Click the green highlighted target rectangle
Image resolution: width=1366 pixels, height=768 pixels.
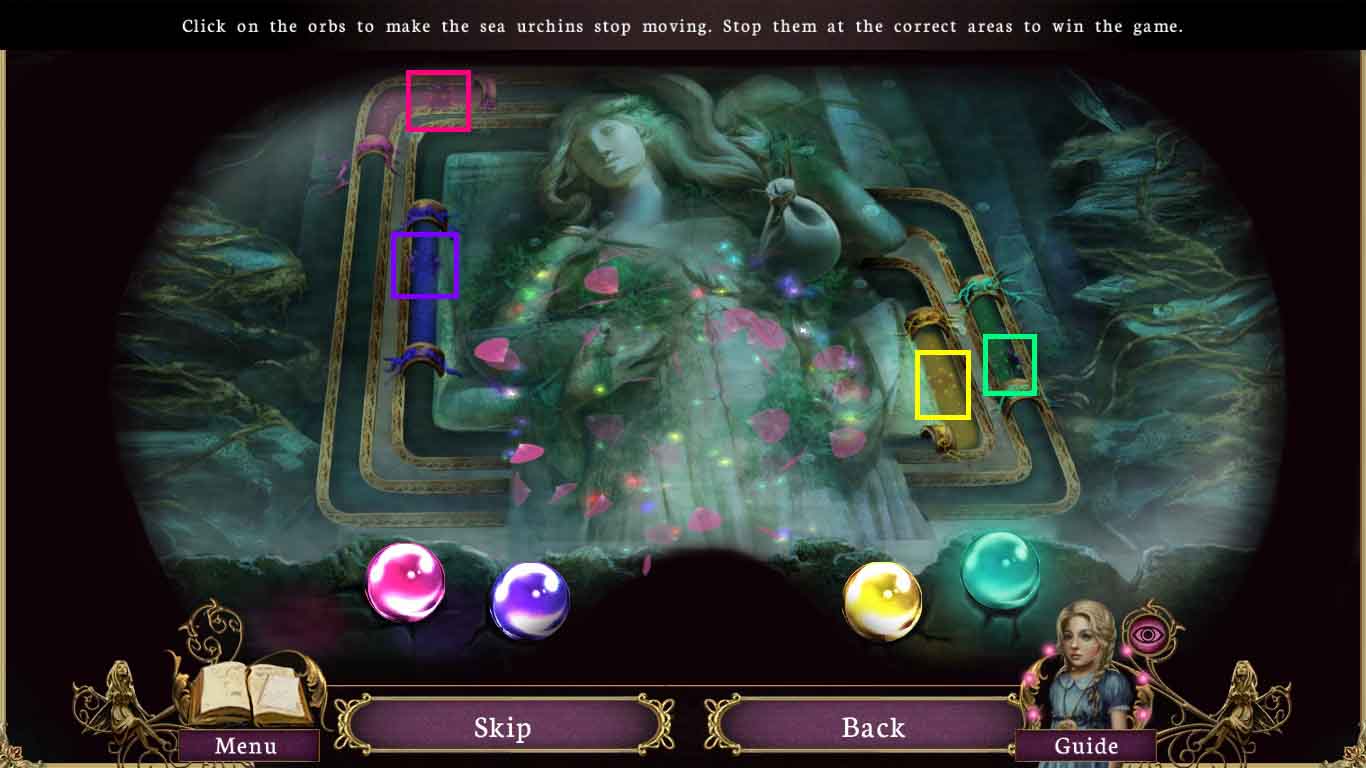pyautogui.click(x=1009, y=366)
